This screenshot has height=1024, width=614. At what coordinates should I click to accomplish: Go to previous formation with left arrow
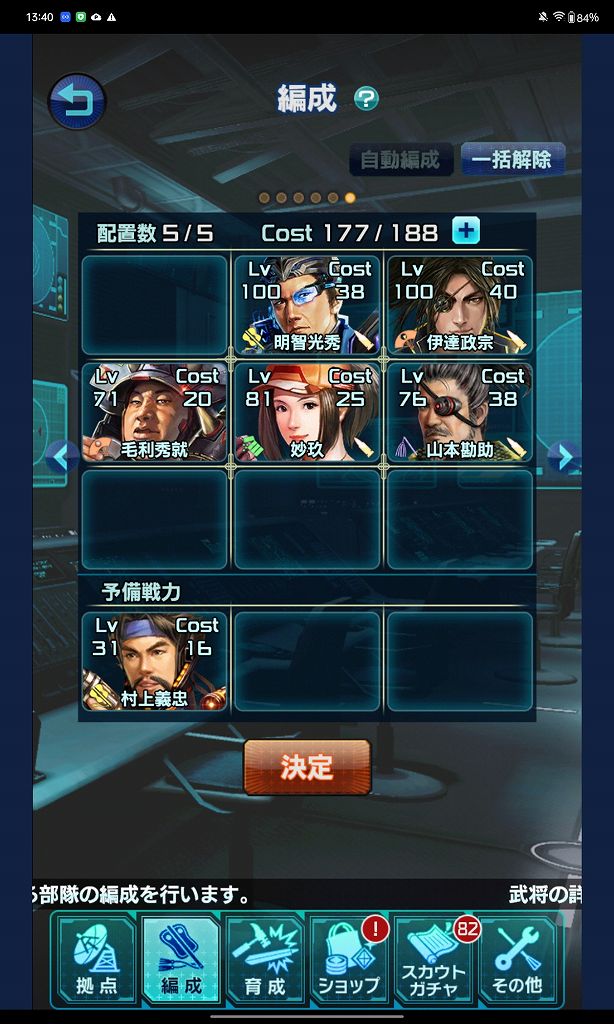point(62,457)
